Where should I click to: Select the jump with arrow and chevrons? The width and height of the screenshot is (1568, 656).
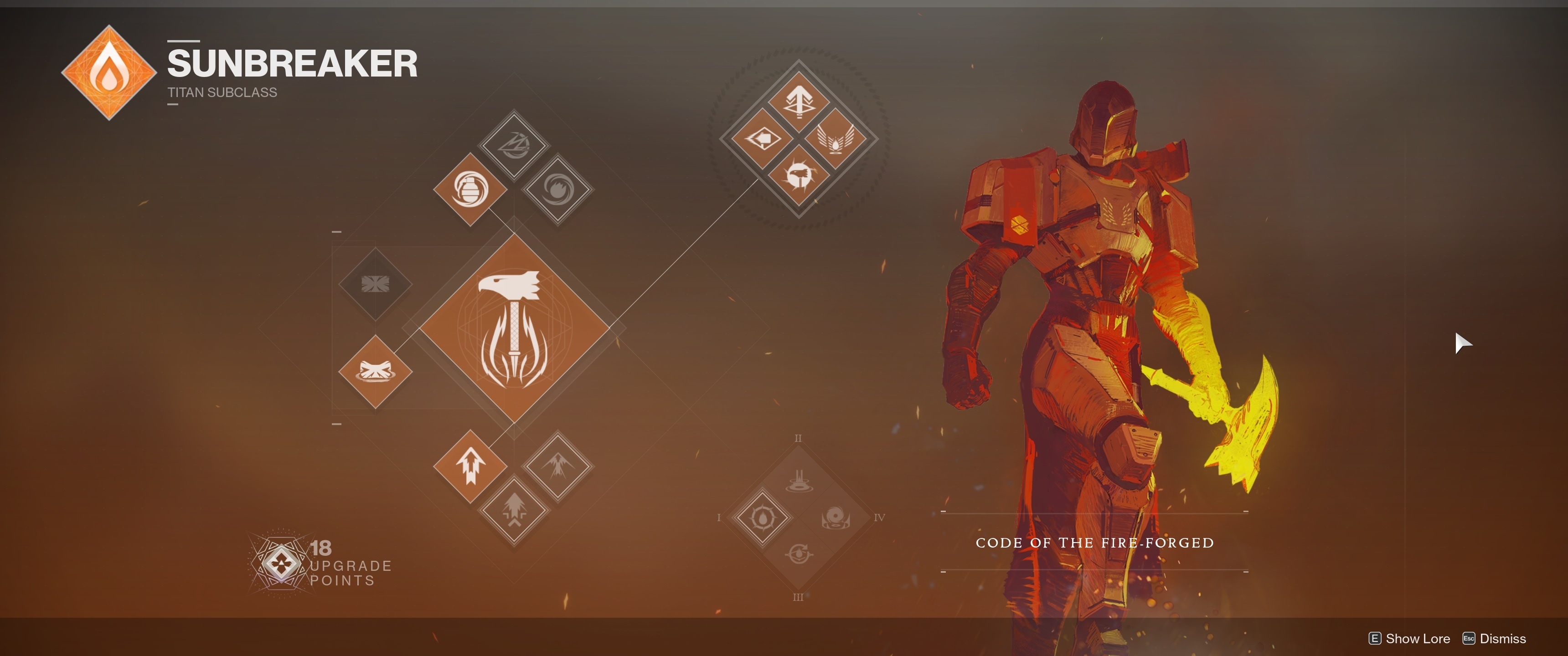click(514, 510)
